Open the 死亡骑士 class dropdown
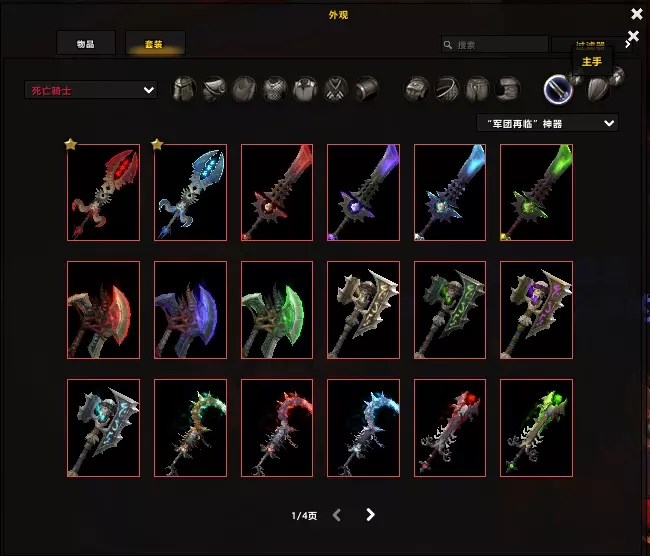The width and height of the screenshot is (650, 556). point(91,90)
